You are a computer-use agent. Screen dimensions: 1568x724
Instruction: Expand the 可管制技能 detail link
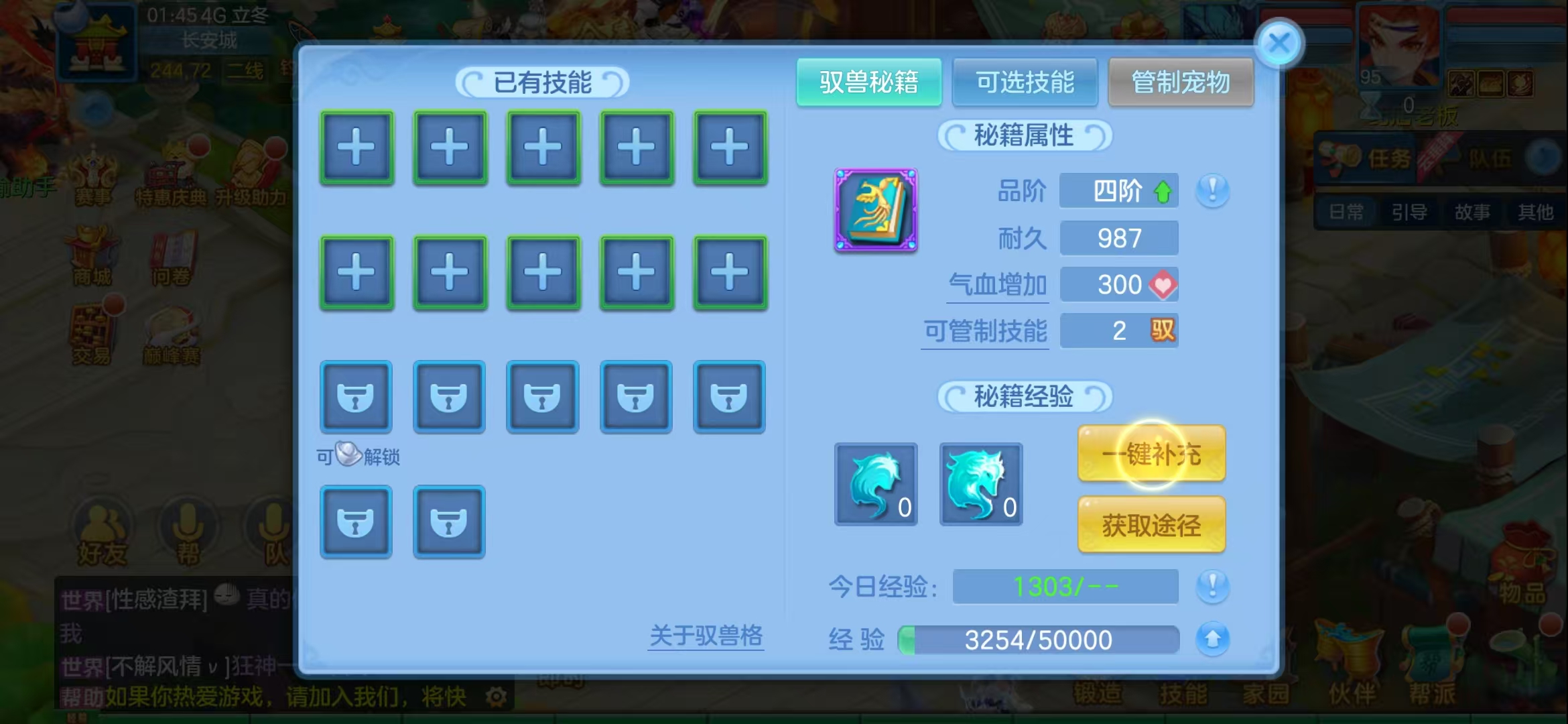tap(985, 330)
